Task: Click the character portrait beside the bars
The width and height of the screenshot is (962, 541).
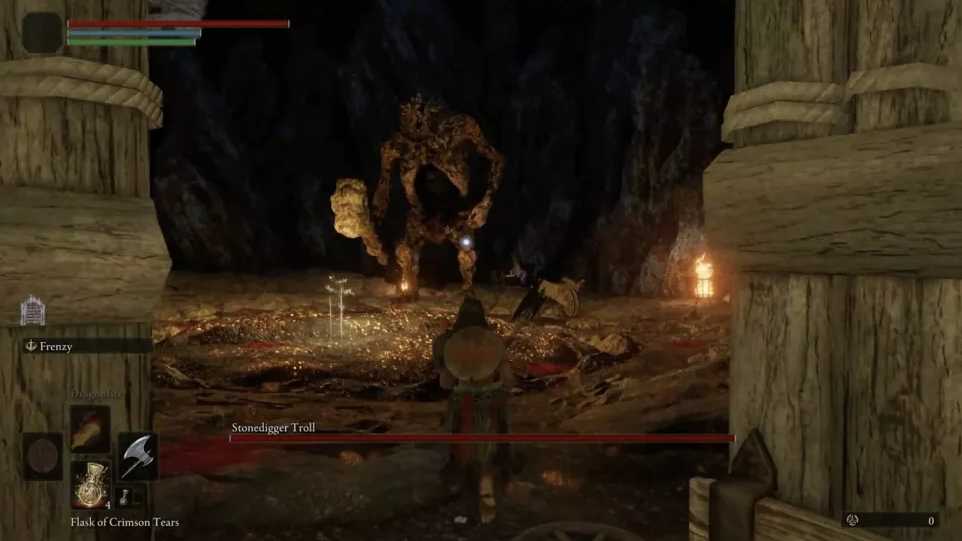Action: [x=43, y=33]
